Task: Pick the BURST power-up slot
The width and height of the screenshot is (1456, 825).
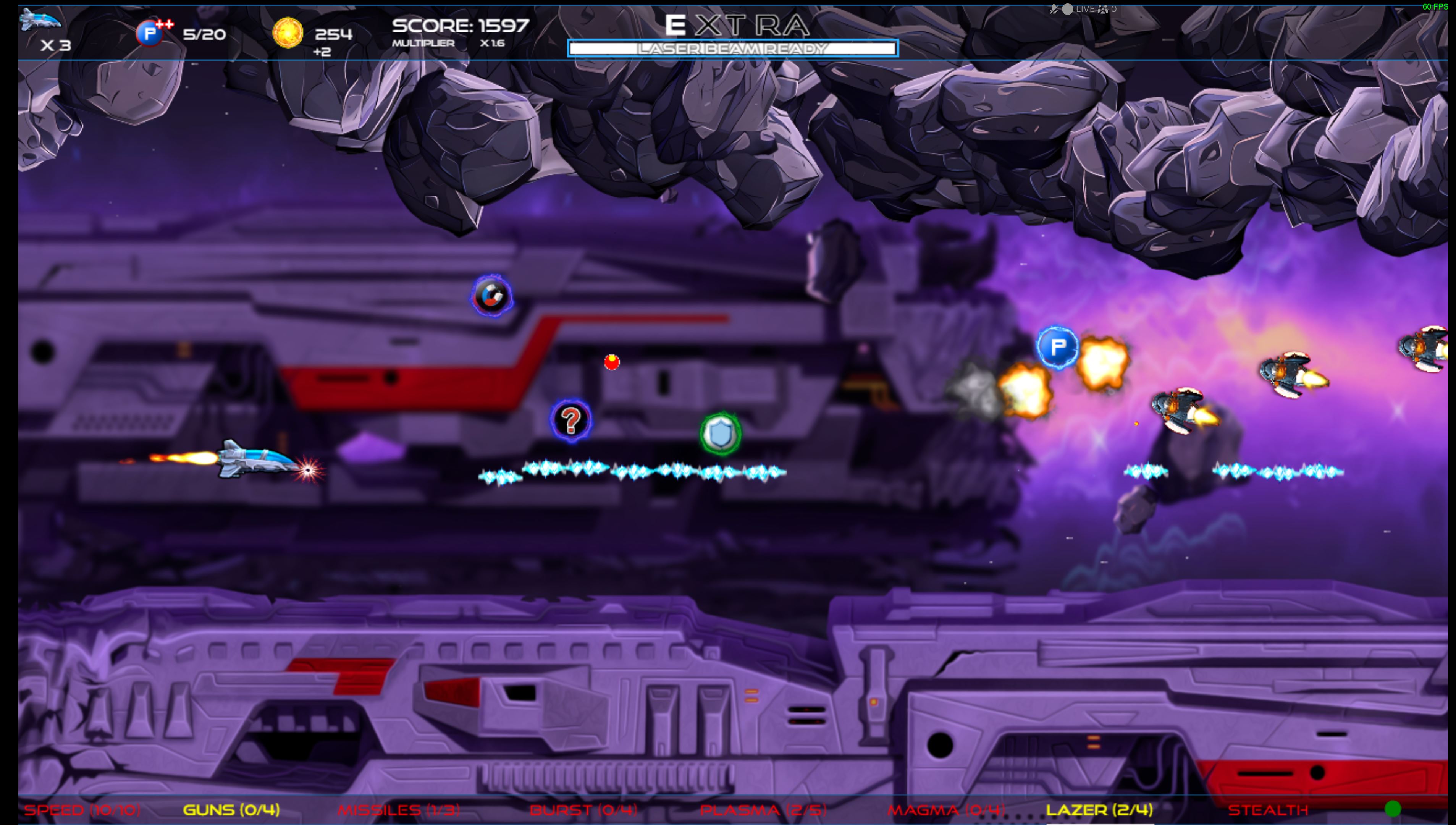Action: [x=583, y=810]
